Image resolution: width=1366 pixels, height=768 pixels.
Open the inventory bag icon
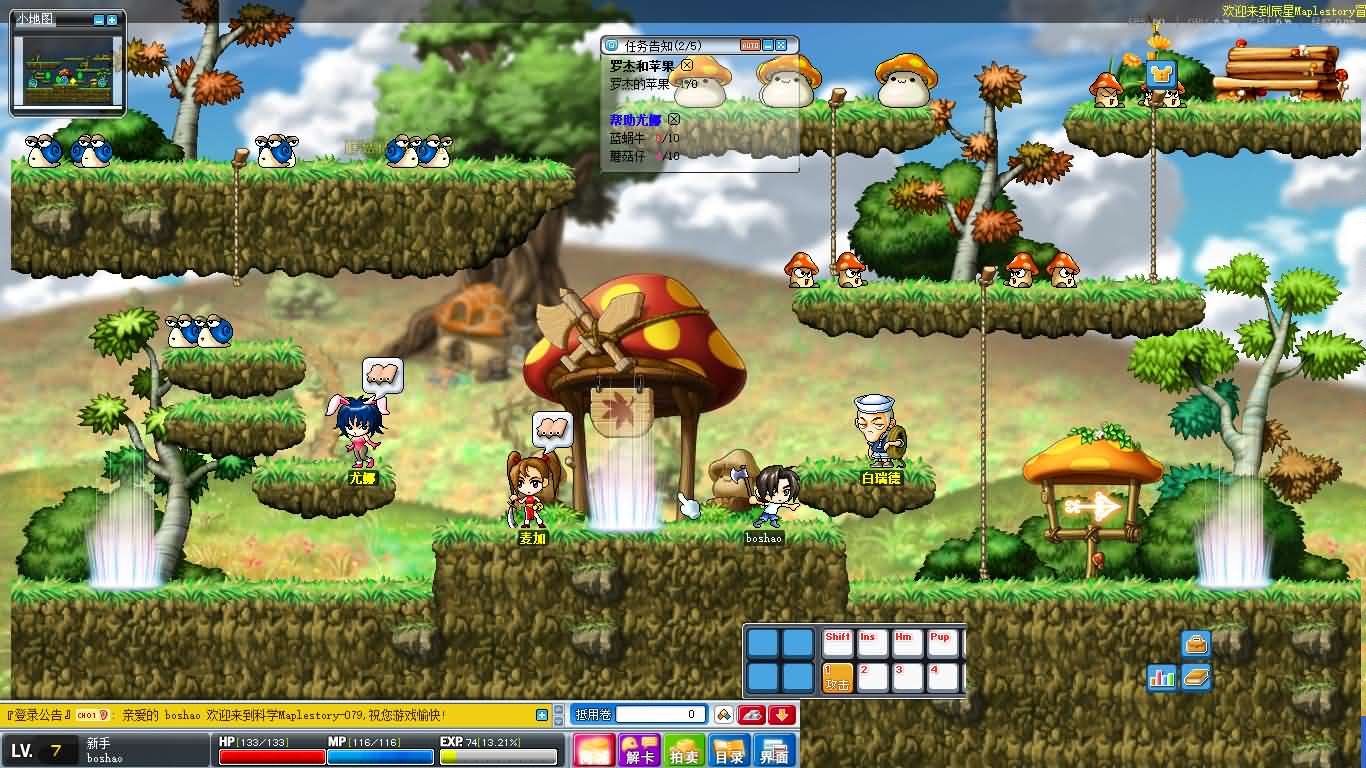(1196, 645)
